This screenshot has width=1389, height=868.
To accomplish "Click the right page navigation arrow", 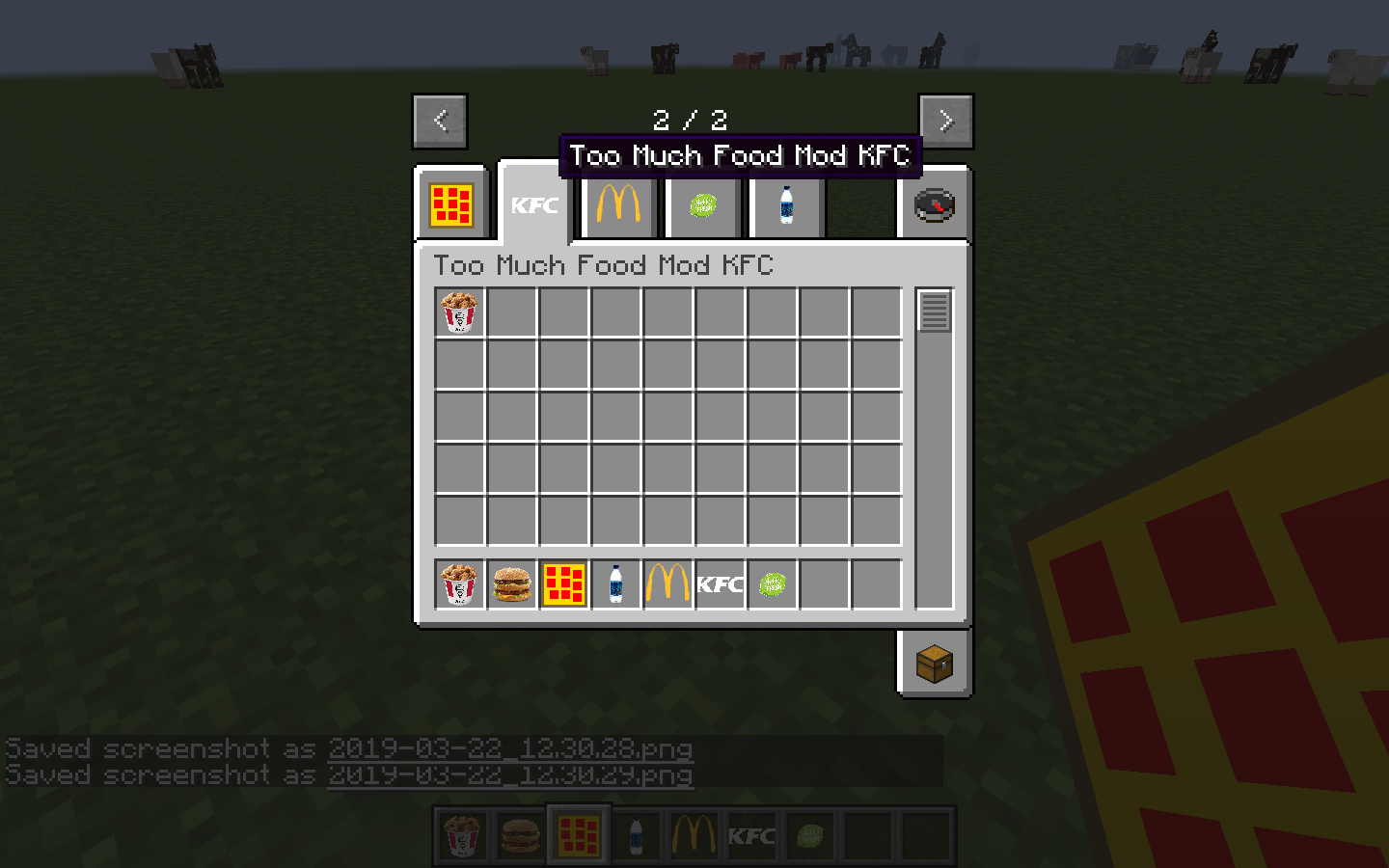I will point(945,121).
